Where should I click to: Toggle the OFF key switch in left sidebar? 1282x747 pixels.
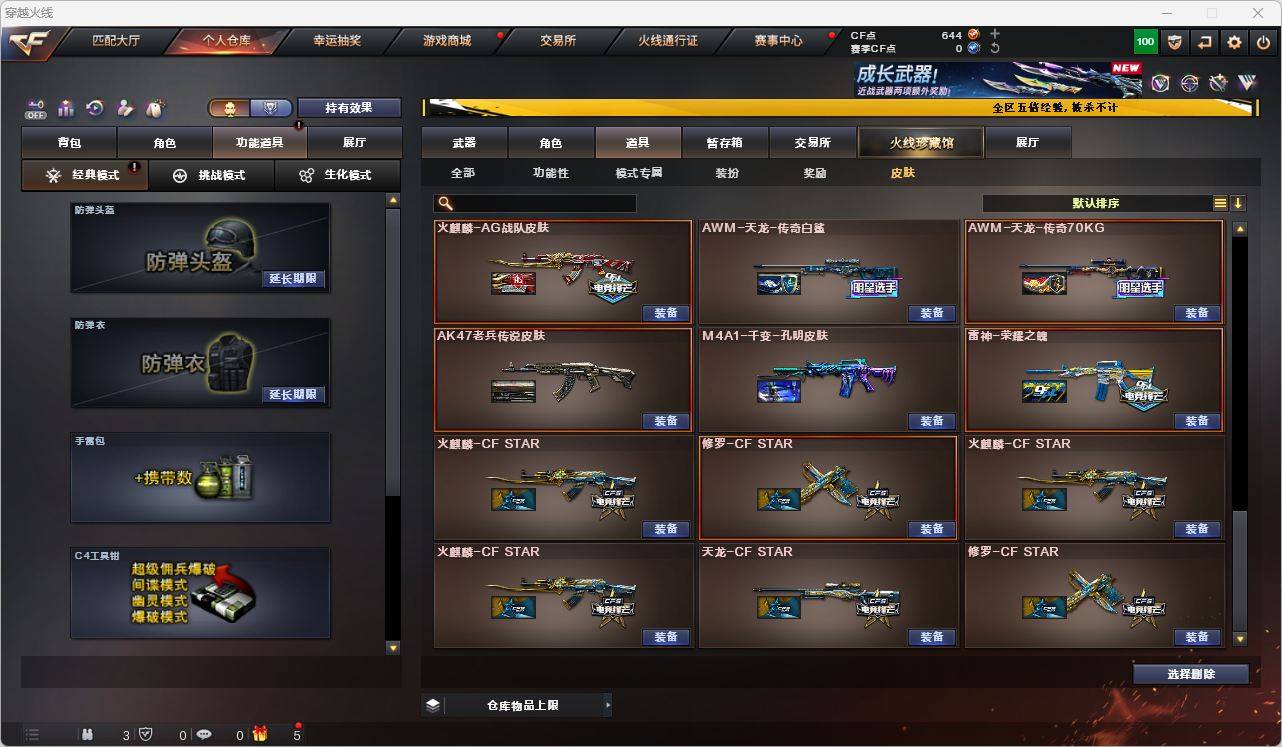click(35, 108)
